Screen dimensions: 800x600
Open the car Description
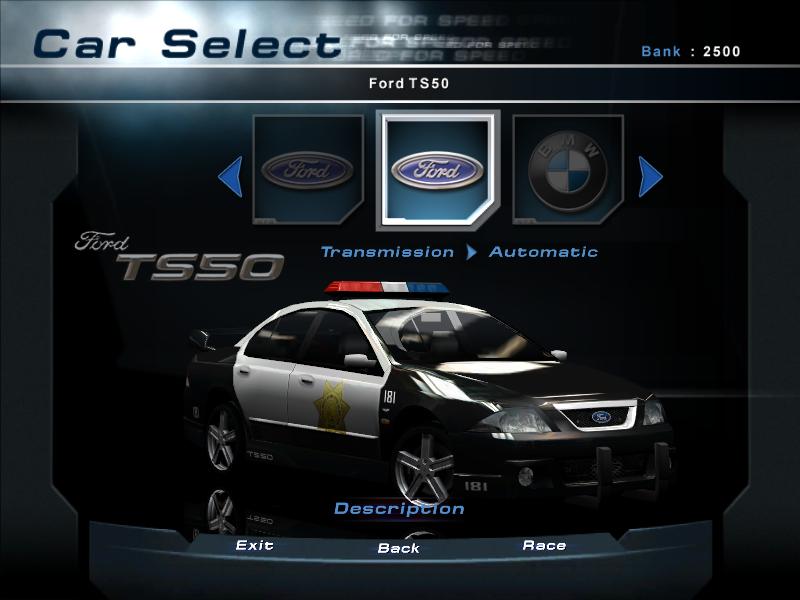tap(399, 509)
